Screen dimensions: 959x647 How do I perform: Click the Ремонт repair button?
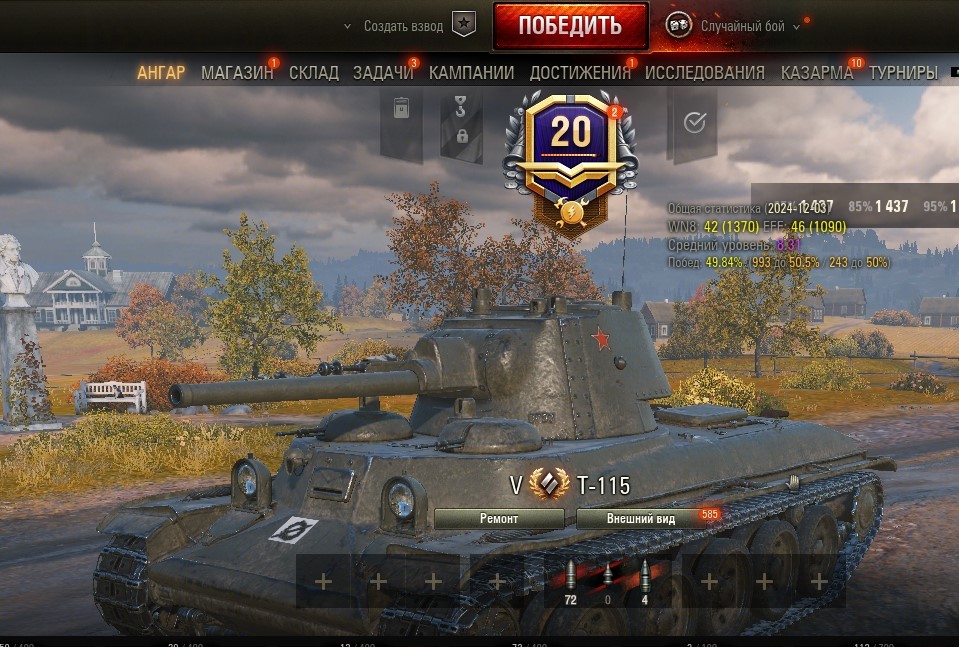point(499,519)
